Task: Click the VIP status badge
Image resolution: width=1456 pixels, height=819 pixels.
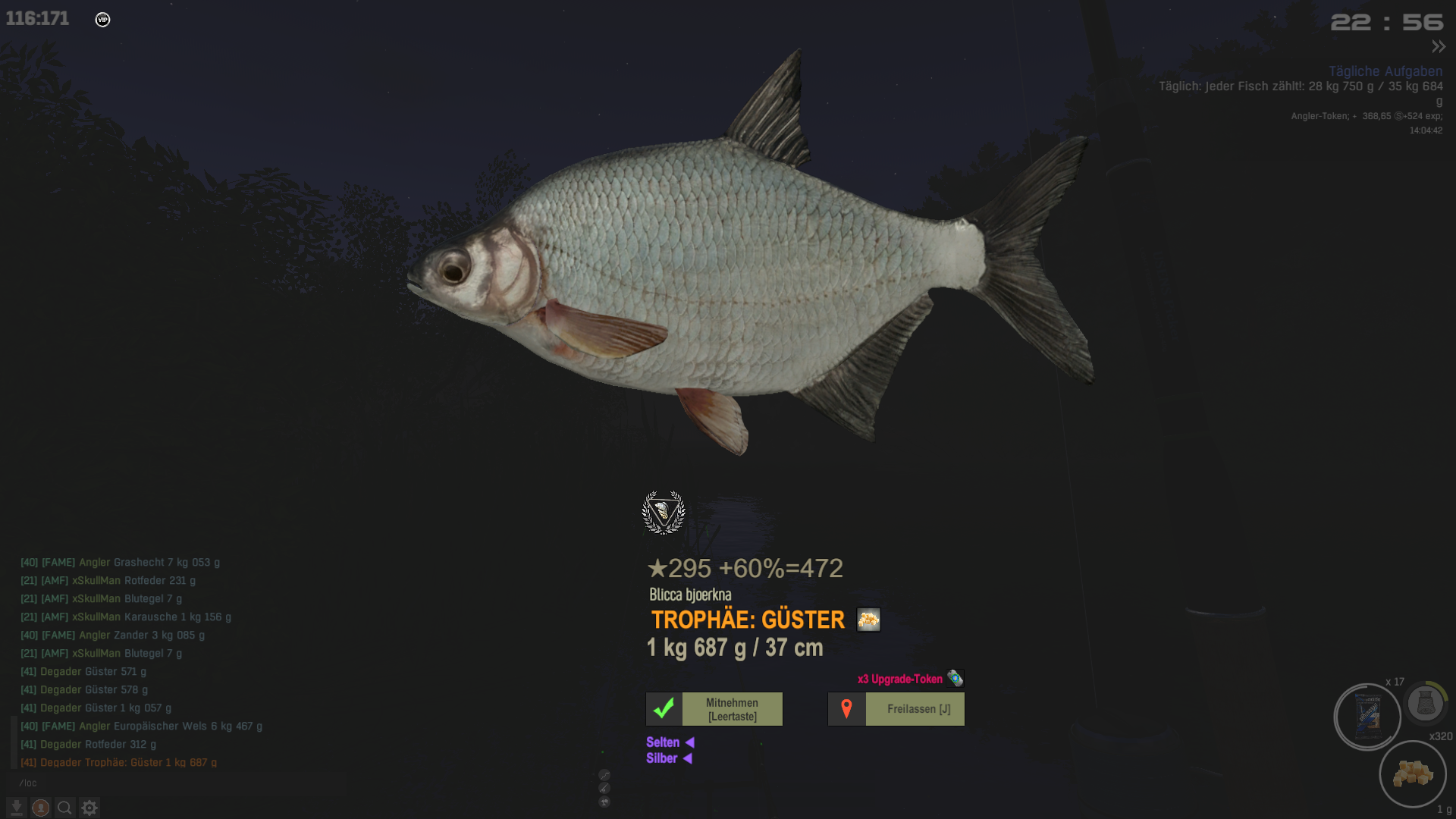Action: click(x=102, y=20)
